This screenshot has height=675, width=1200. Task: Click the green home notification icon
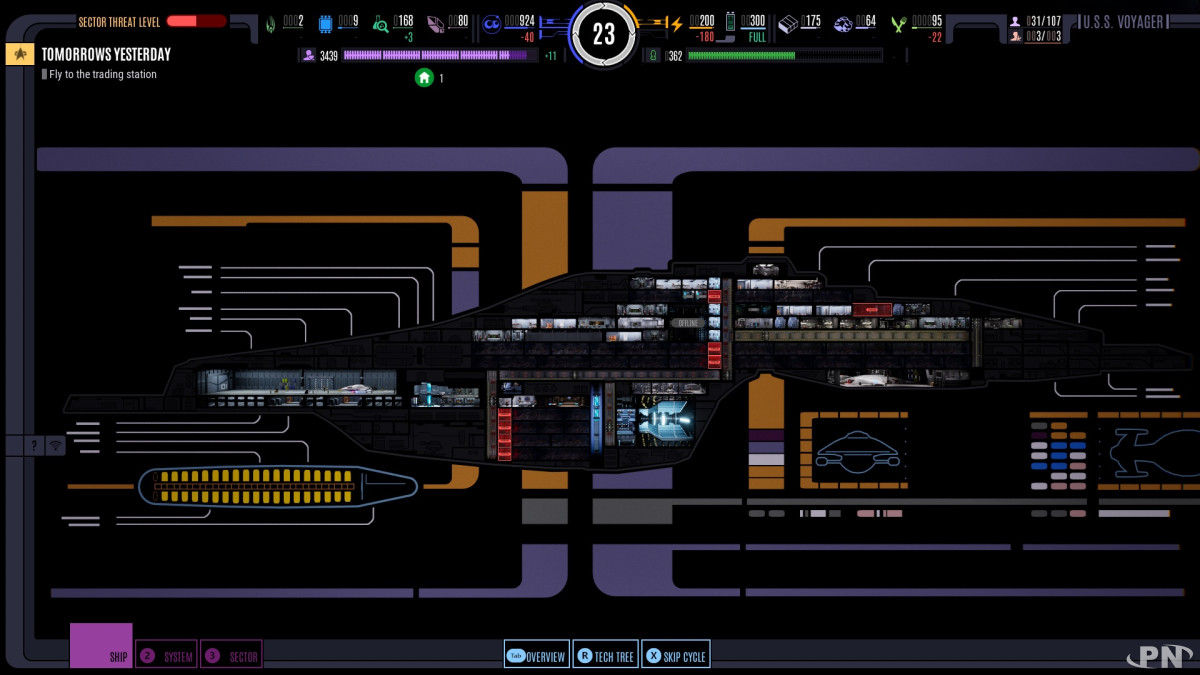[424, 77]
